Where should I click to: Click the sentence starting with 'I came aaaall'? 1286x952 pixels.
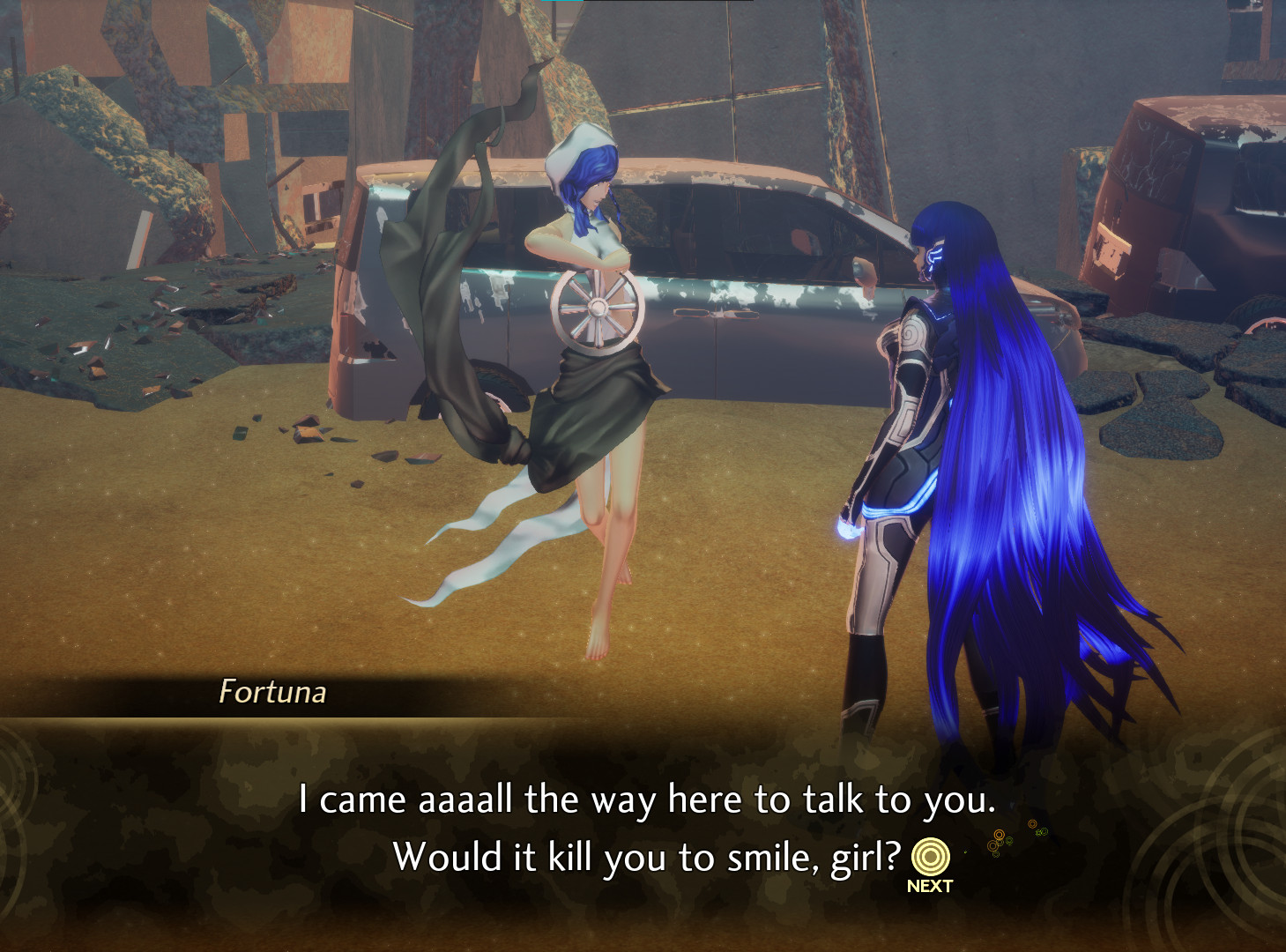[x=648, y=800]
